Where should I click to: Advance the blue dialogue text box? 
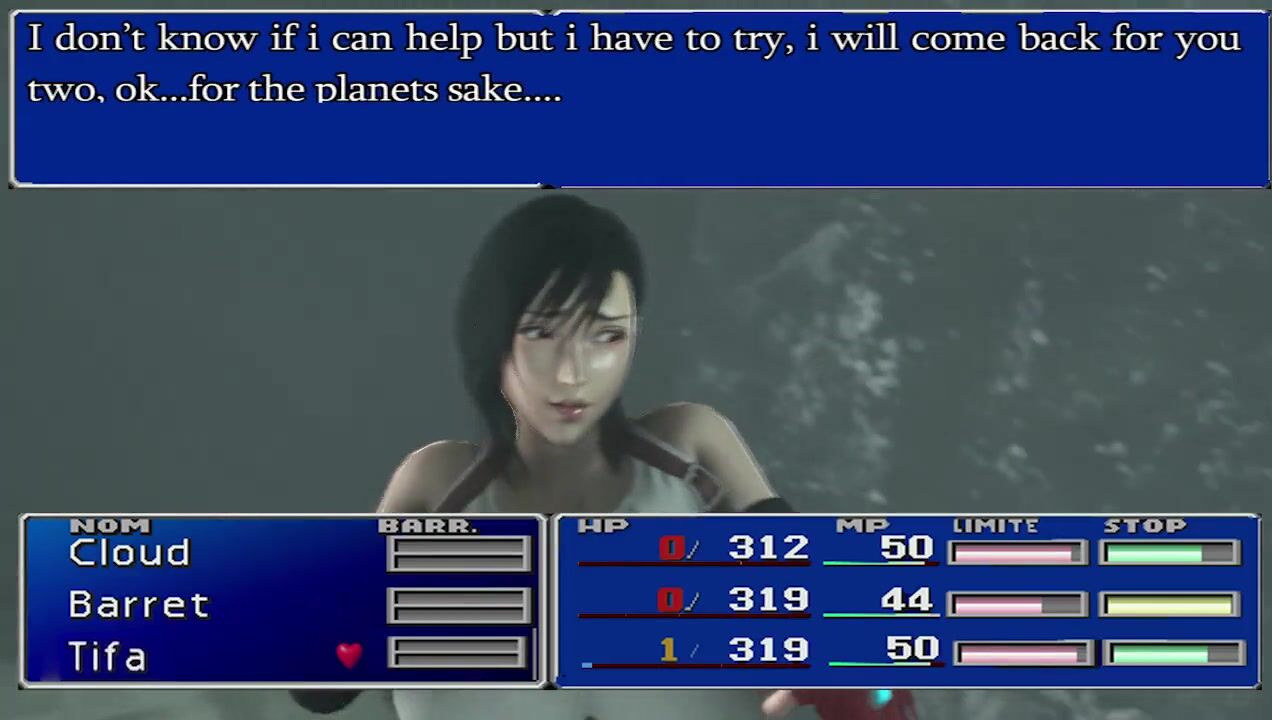(x=640, y=98)
